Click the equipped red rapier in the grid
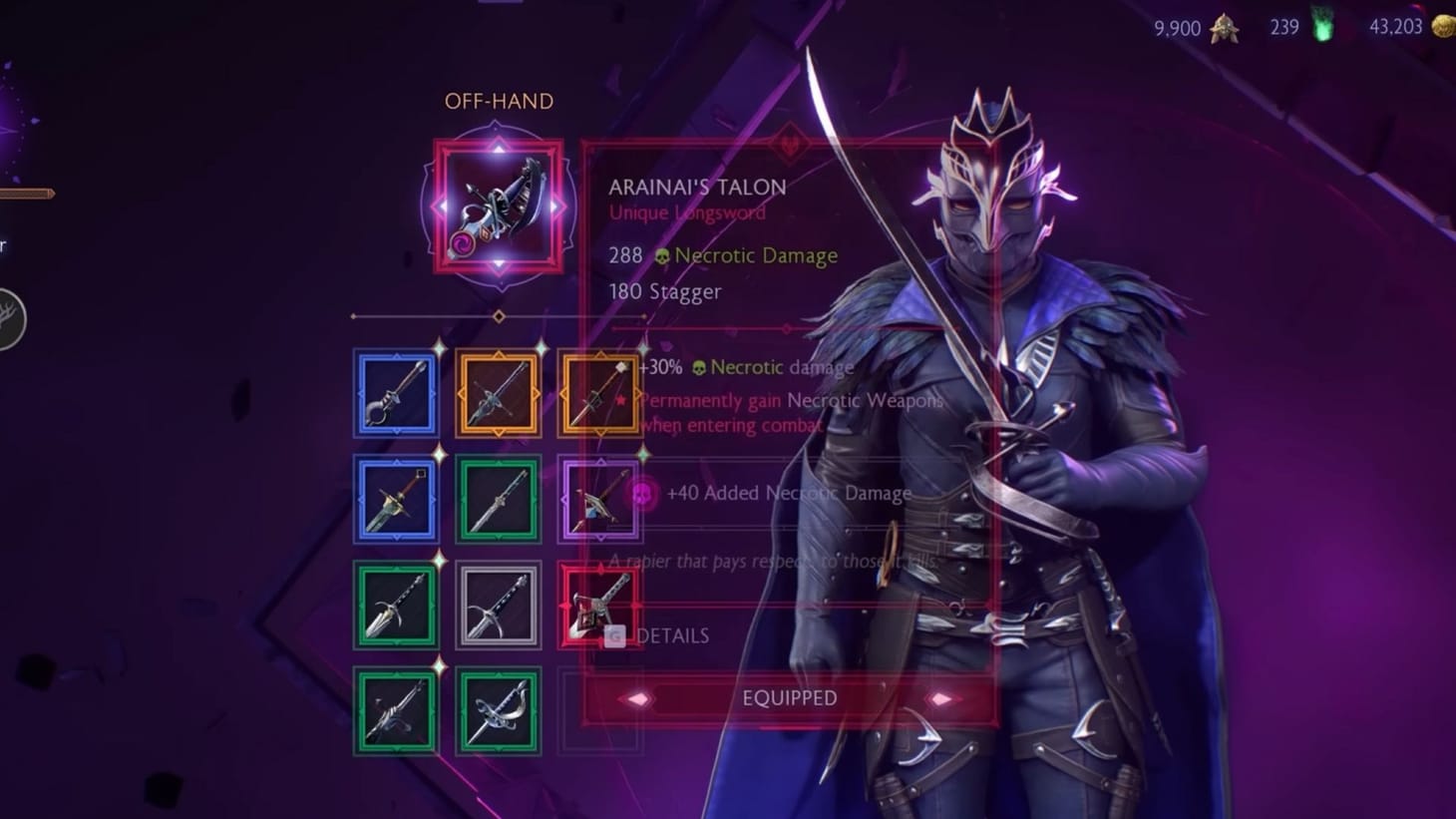1456x819 pixels. (599, 605)
